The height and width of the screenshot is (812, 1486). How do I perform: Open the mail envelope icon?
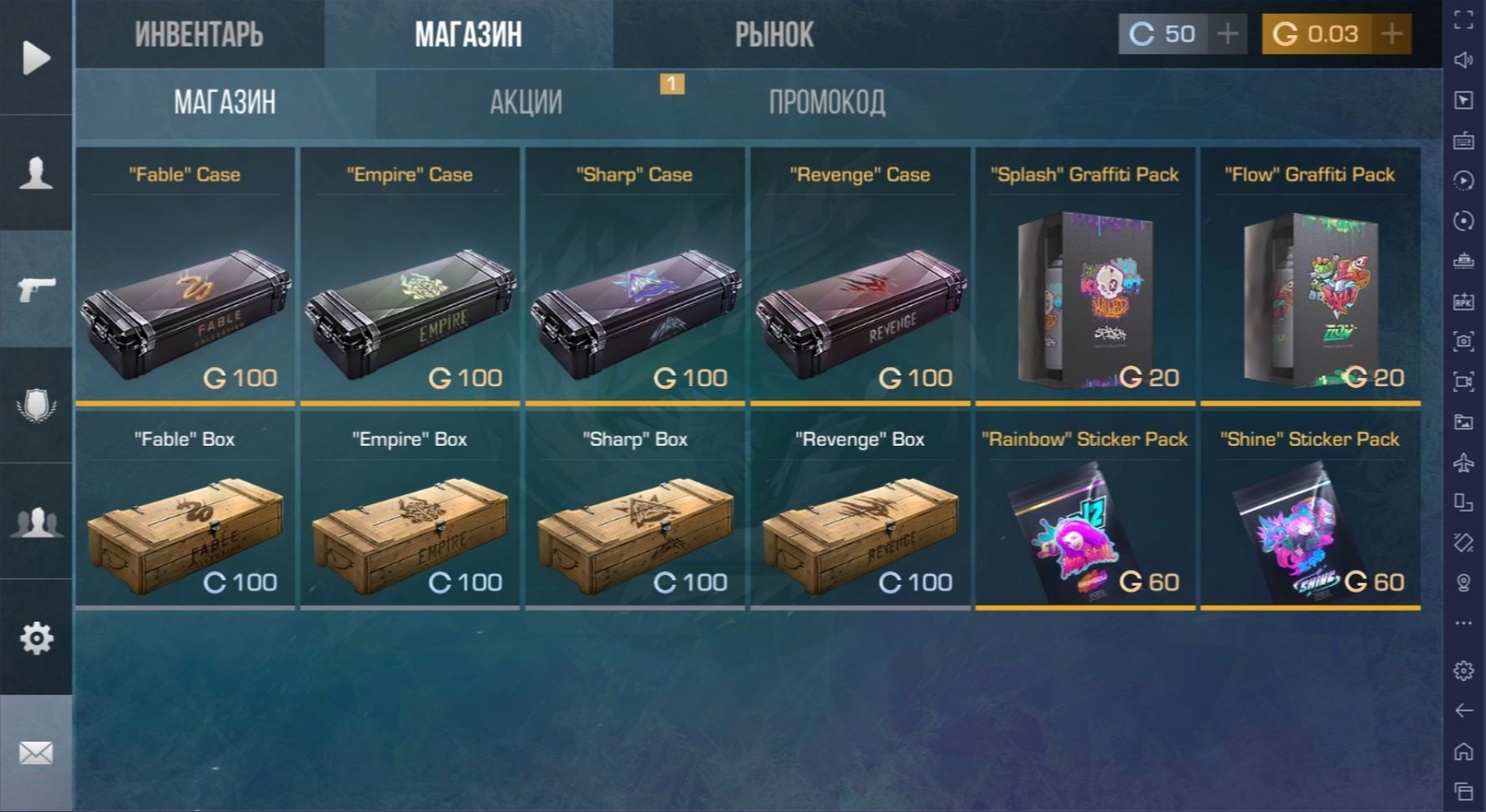36,753
